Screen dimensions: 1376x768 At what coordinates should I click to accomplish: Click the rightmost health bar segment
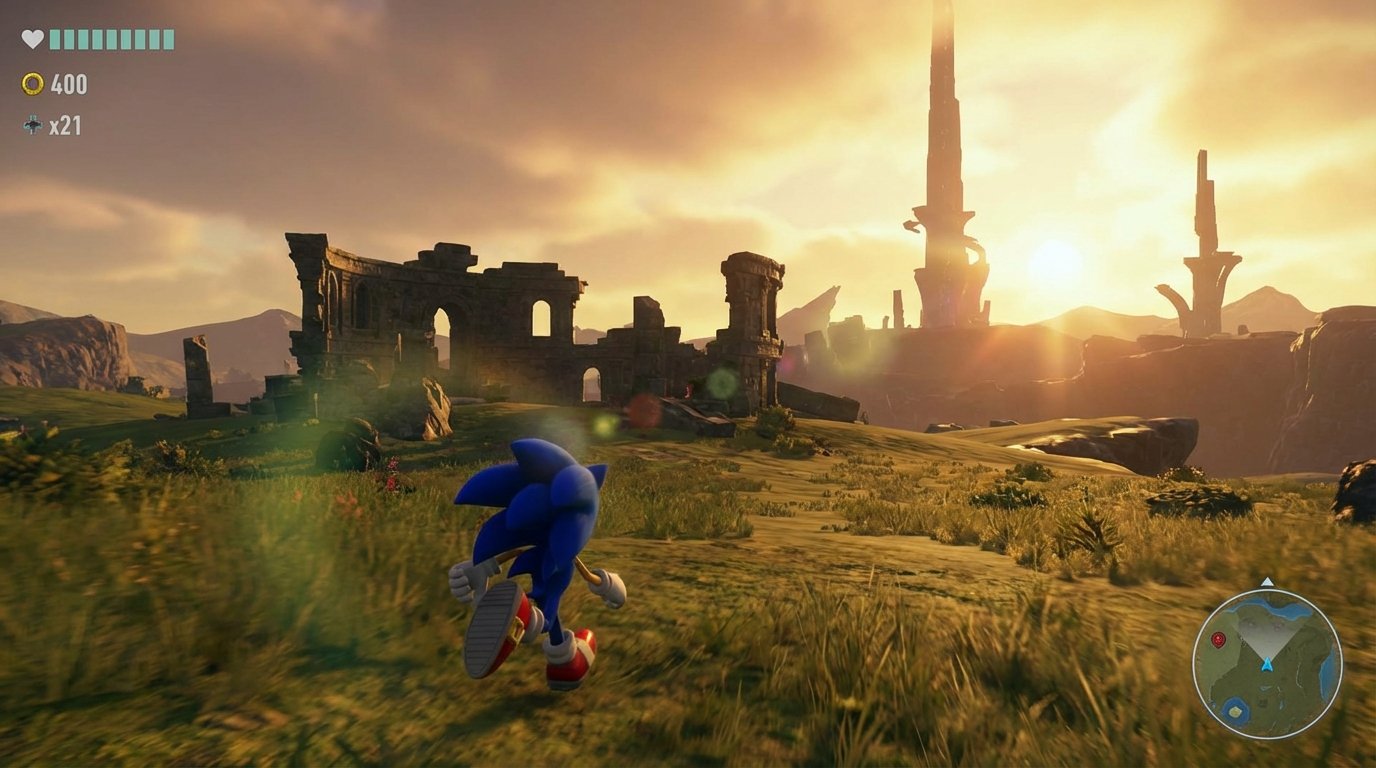point(169,40)
